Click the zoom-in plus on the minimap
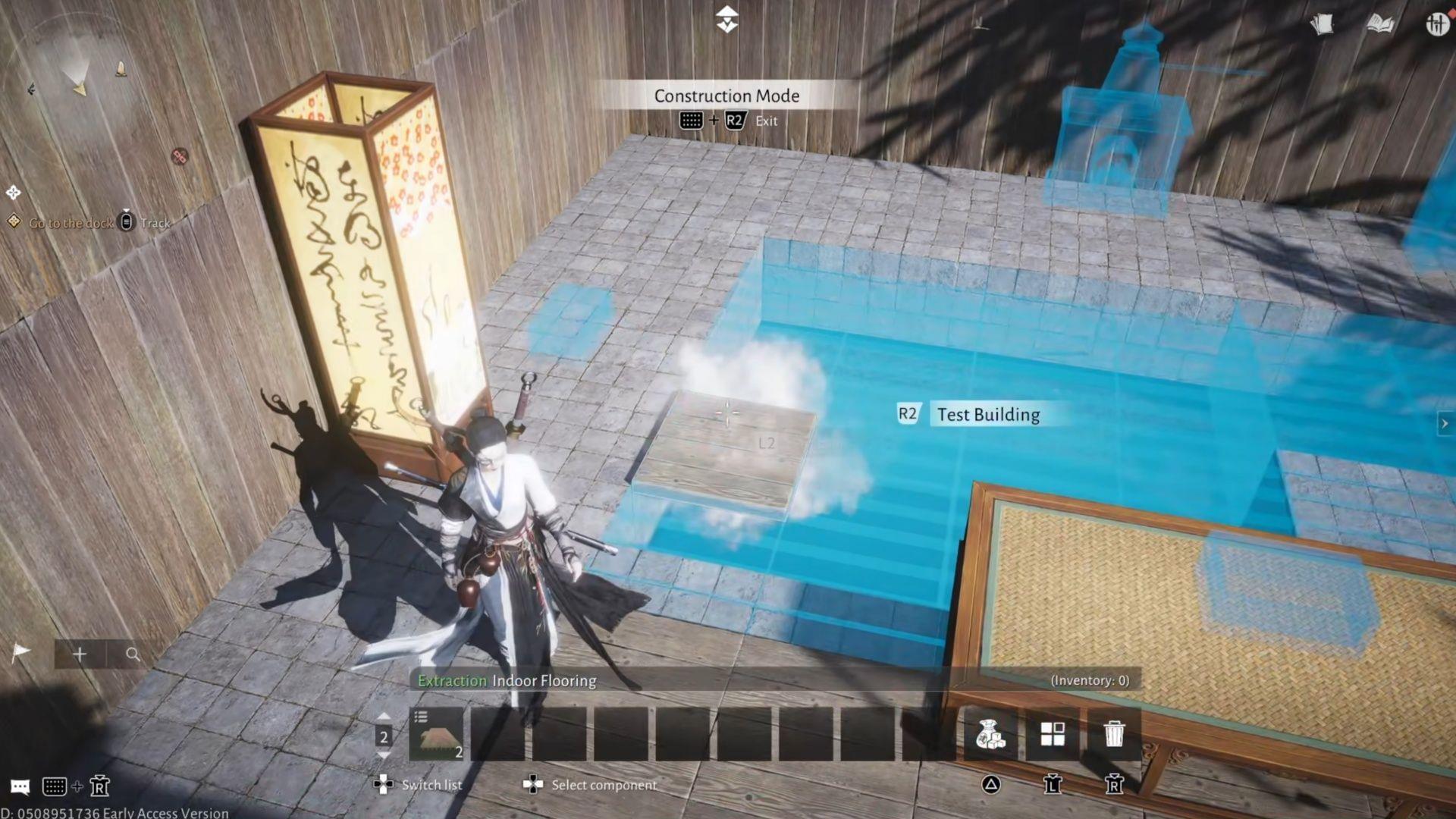The height and width of the screenshot is (819, 1456). [80, 653]
